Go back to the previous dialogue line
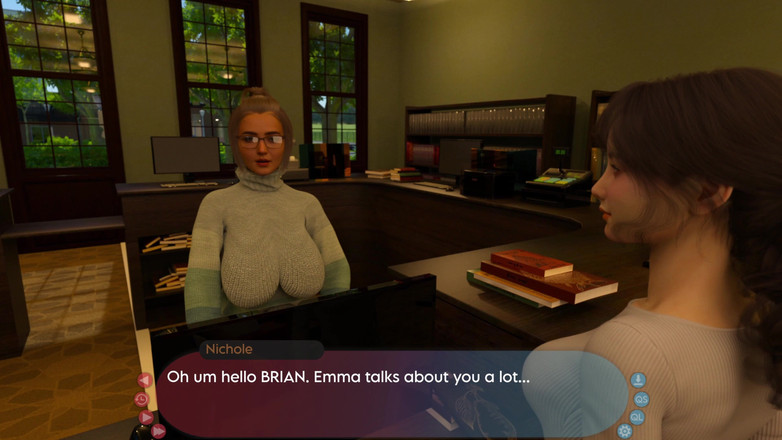 [x=145, y=380]
